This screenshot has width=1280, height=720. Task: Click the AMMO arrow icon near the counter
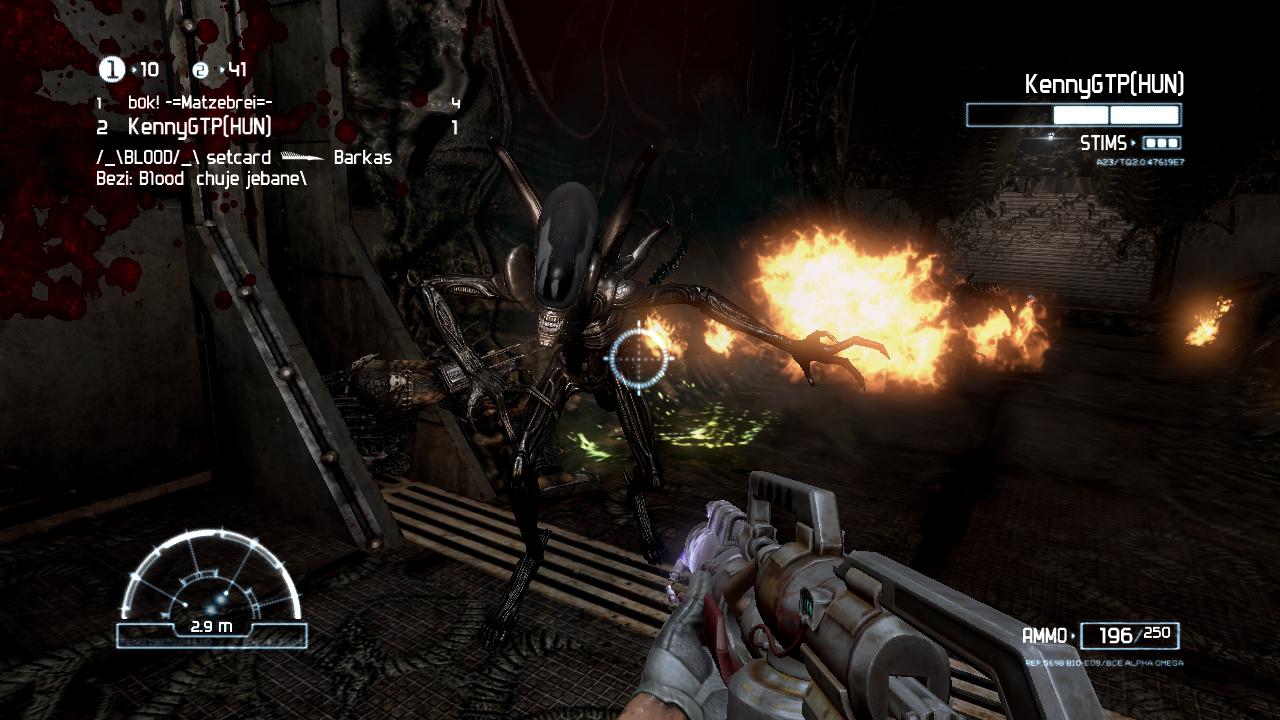click(x=1074, y=635)
